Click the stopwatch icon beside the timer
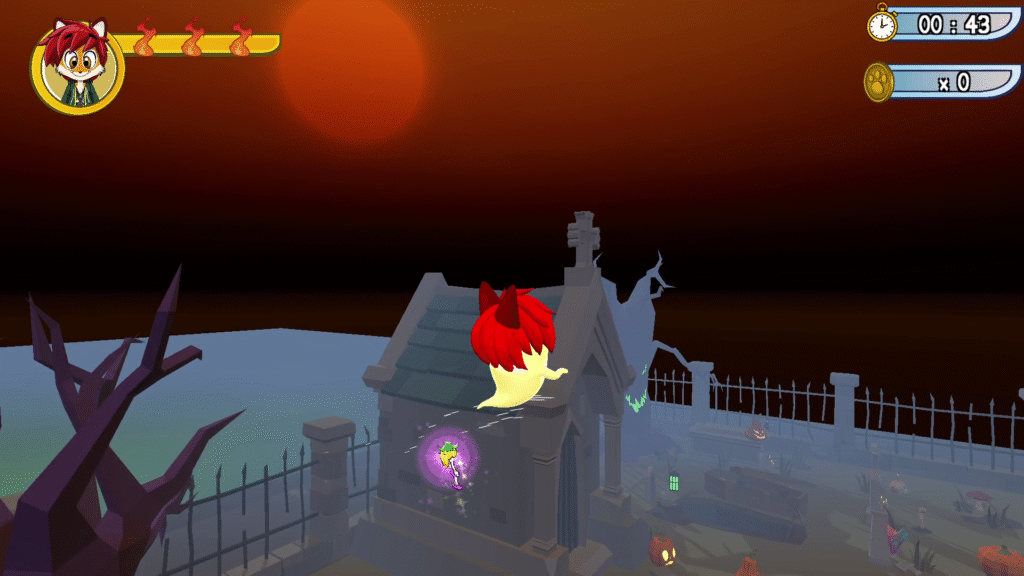 point(882,24)
